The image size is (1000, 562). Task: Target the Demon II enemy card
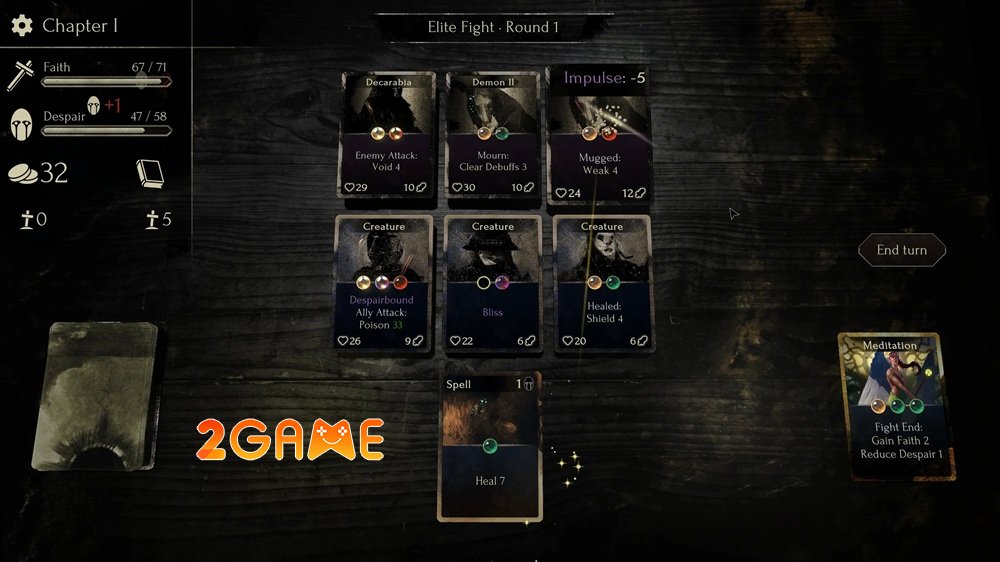click(493, 136)
